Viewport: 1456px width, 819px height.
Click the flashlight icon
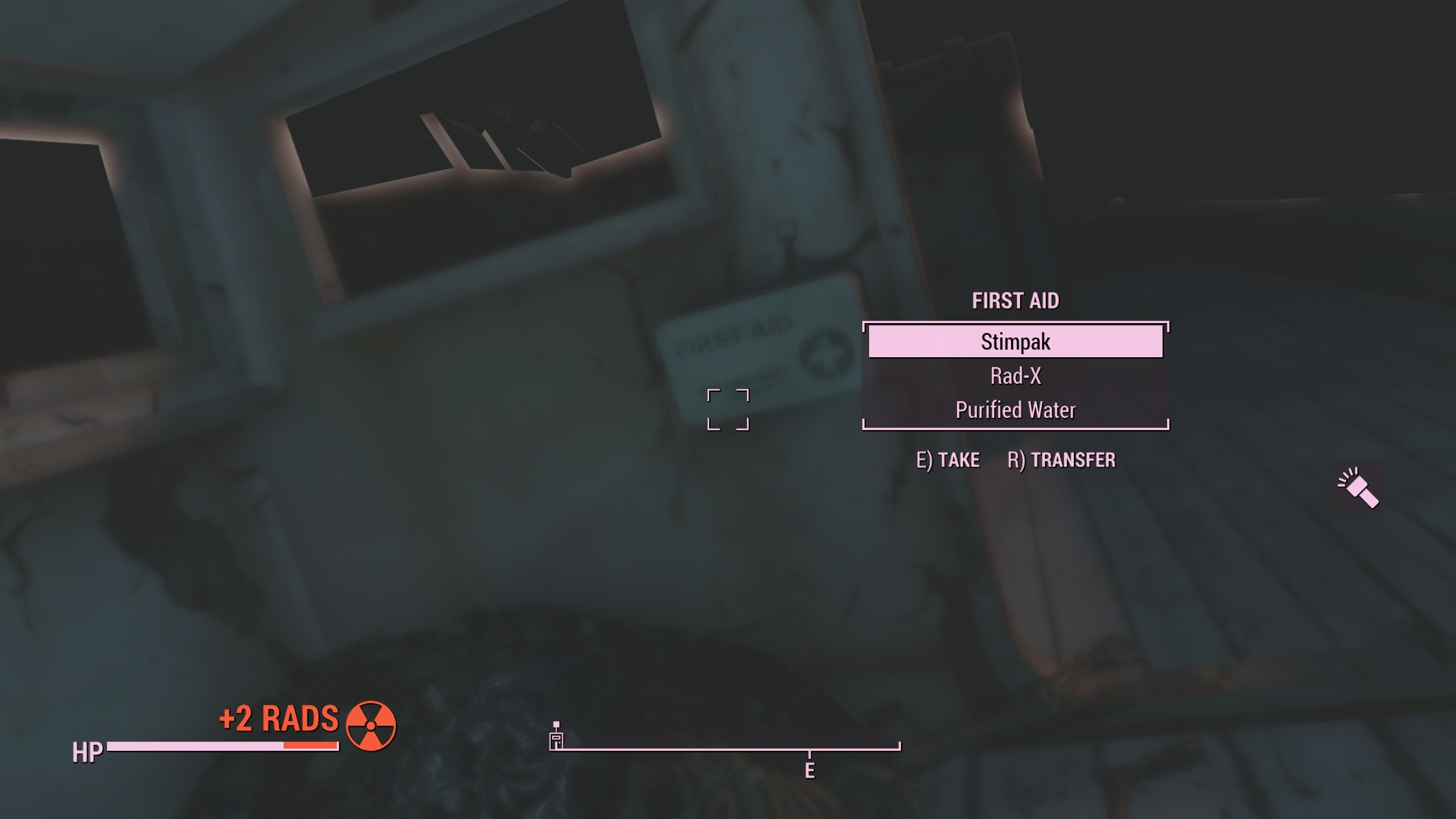(1359, 488)
